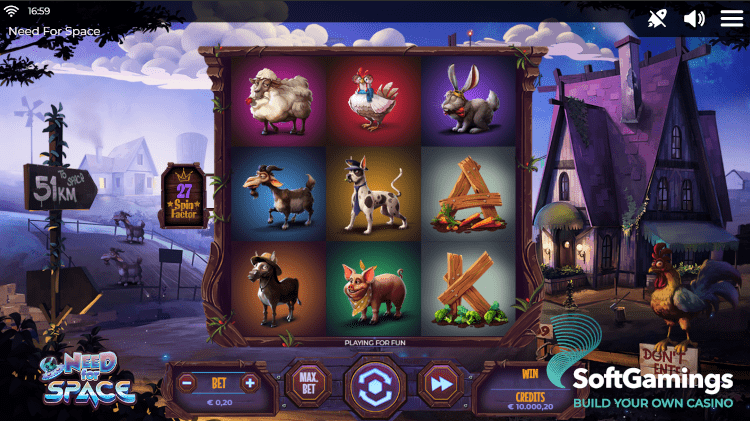Open the hamburger menu
Screen dimensions: 750x421
tap(731, 18)
